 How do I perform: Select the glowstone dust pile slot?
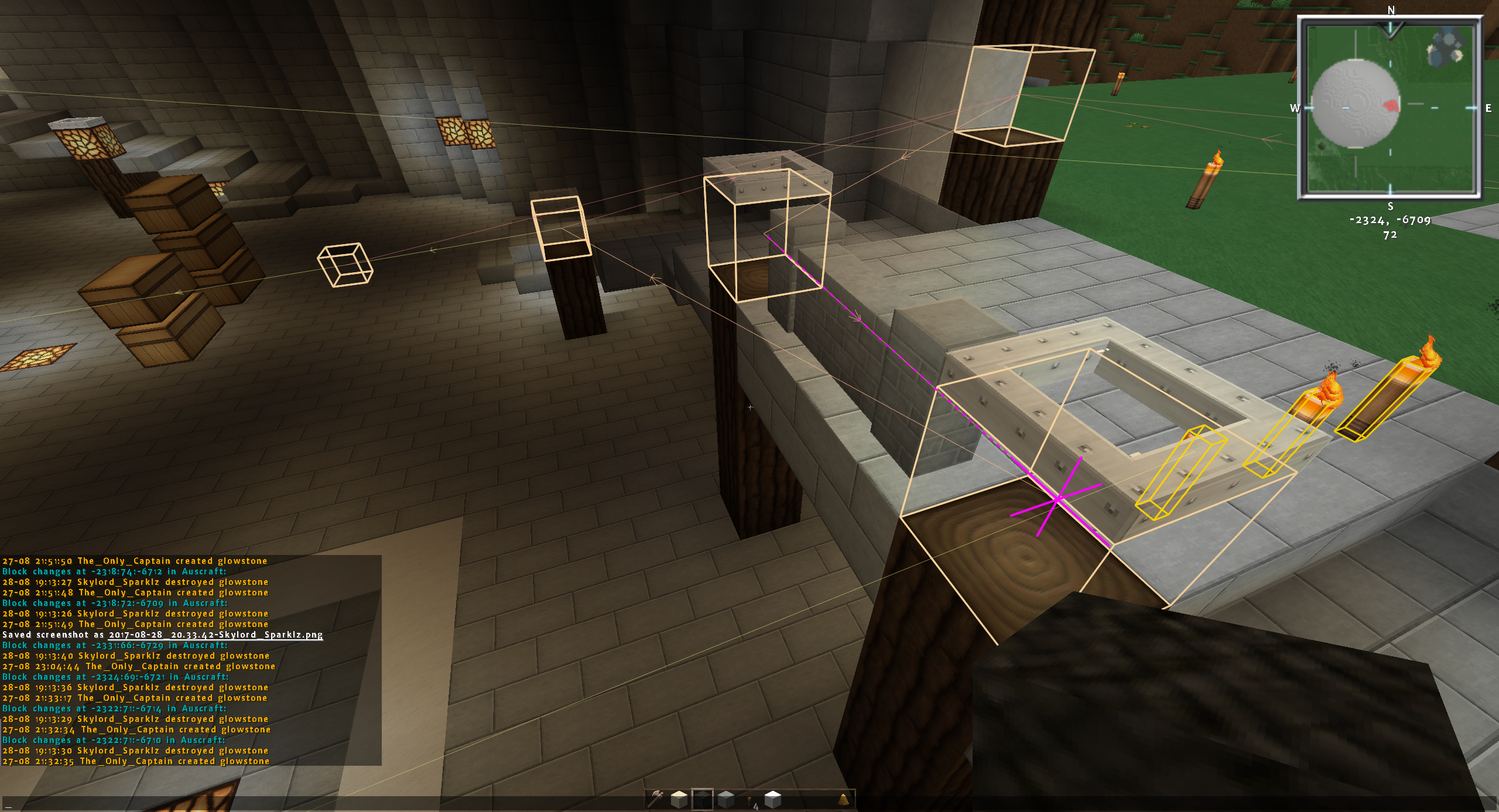click(843, 799)
